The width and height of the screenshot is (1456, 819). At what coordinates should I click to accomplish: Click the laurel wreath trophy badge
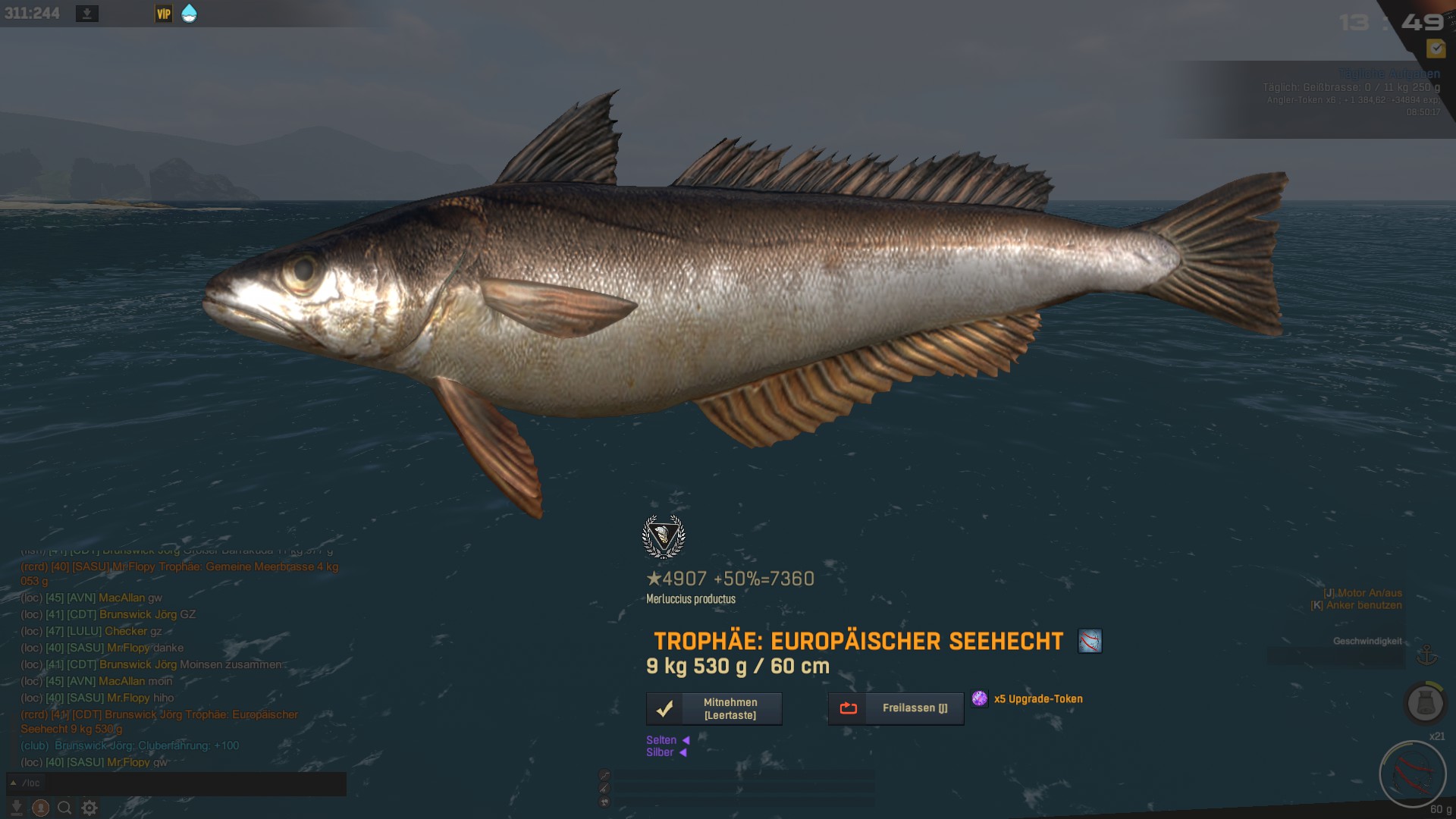click(664, 537)
